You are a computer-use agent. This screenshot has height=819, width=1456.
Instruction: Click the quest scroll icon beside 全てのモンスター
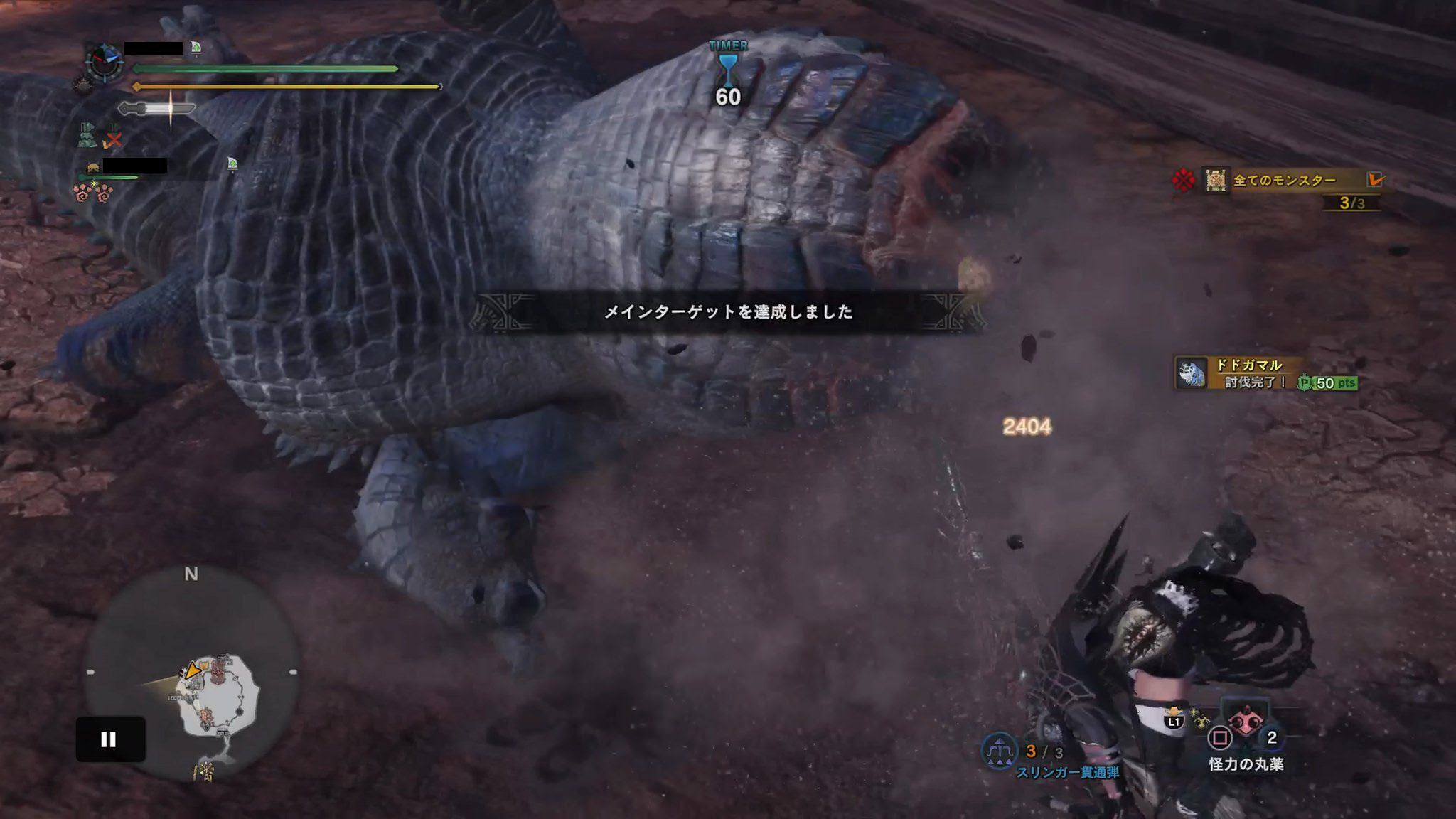[x=1214, y=180]
